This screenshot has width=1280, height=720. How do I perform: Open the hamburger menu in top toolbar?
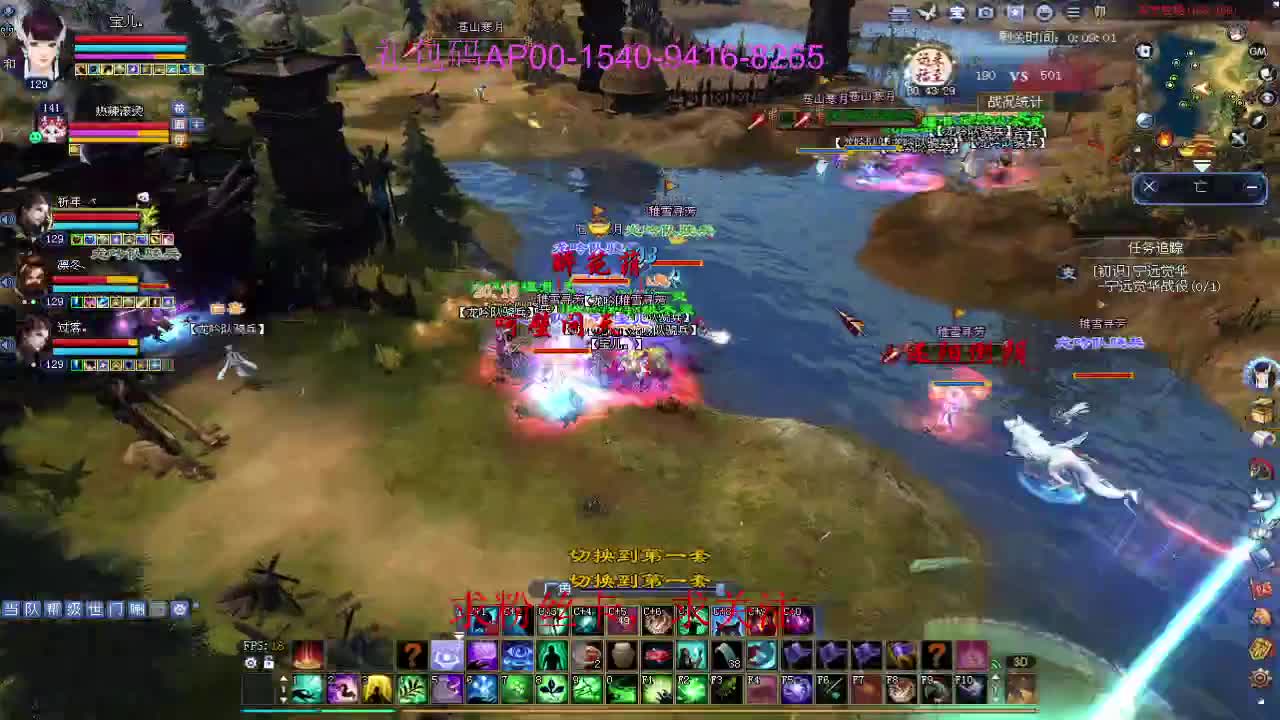1071,13
